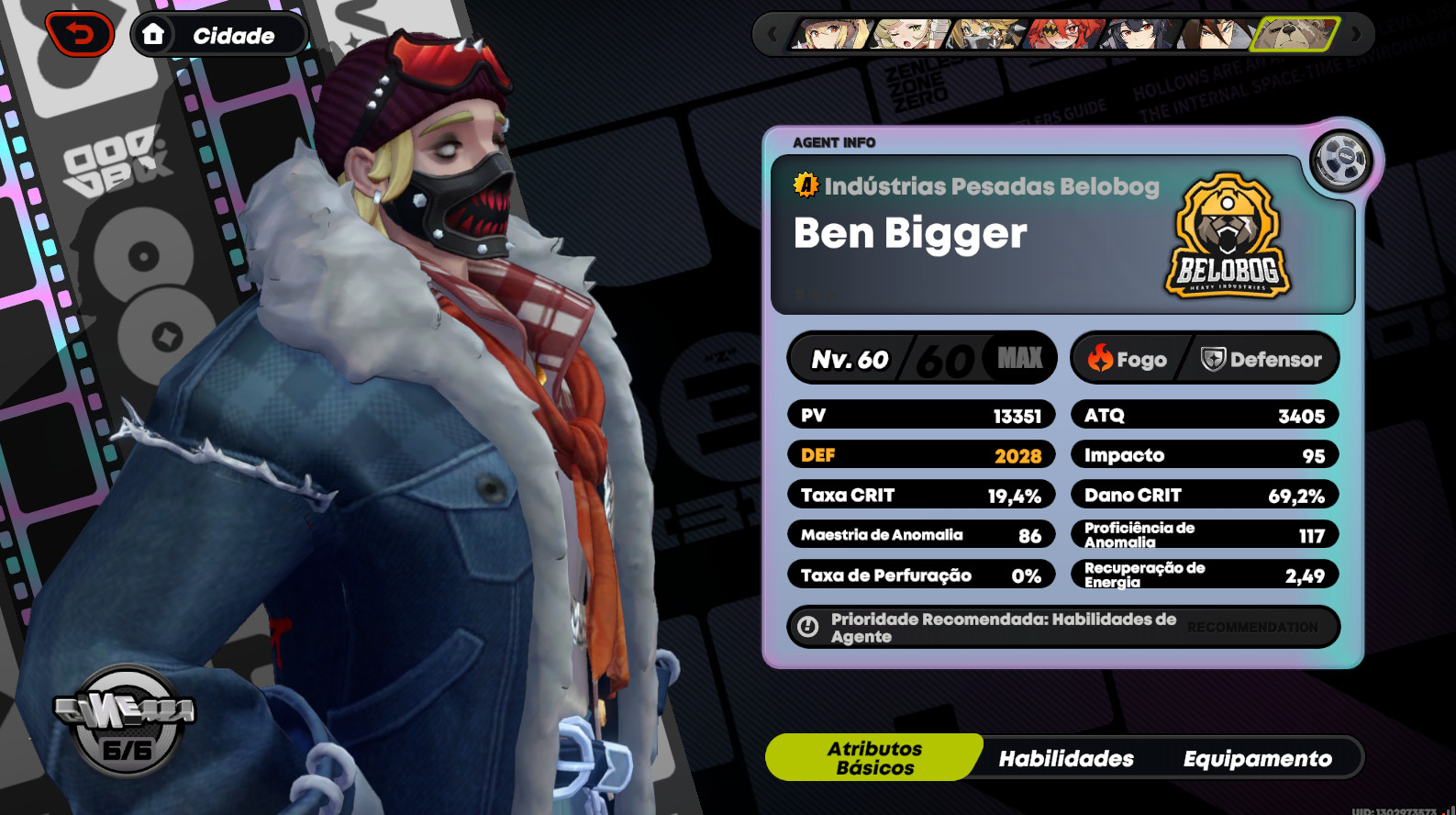Viewport: 1456px width, 815px height.
Task: Open the Equipamento tab
Action: pos(1258,759)
